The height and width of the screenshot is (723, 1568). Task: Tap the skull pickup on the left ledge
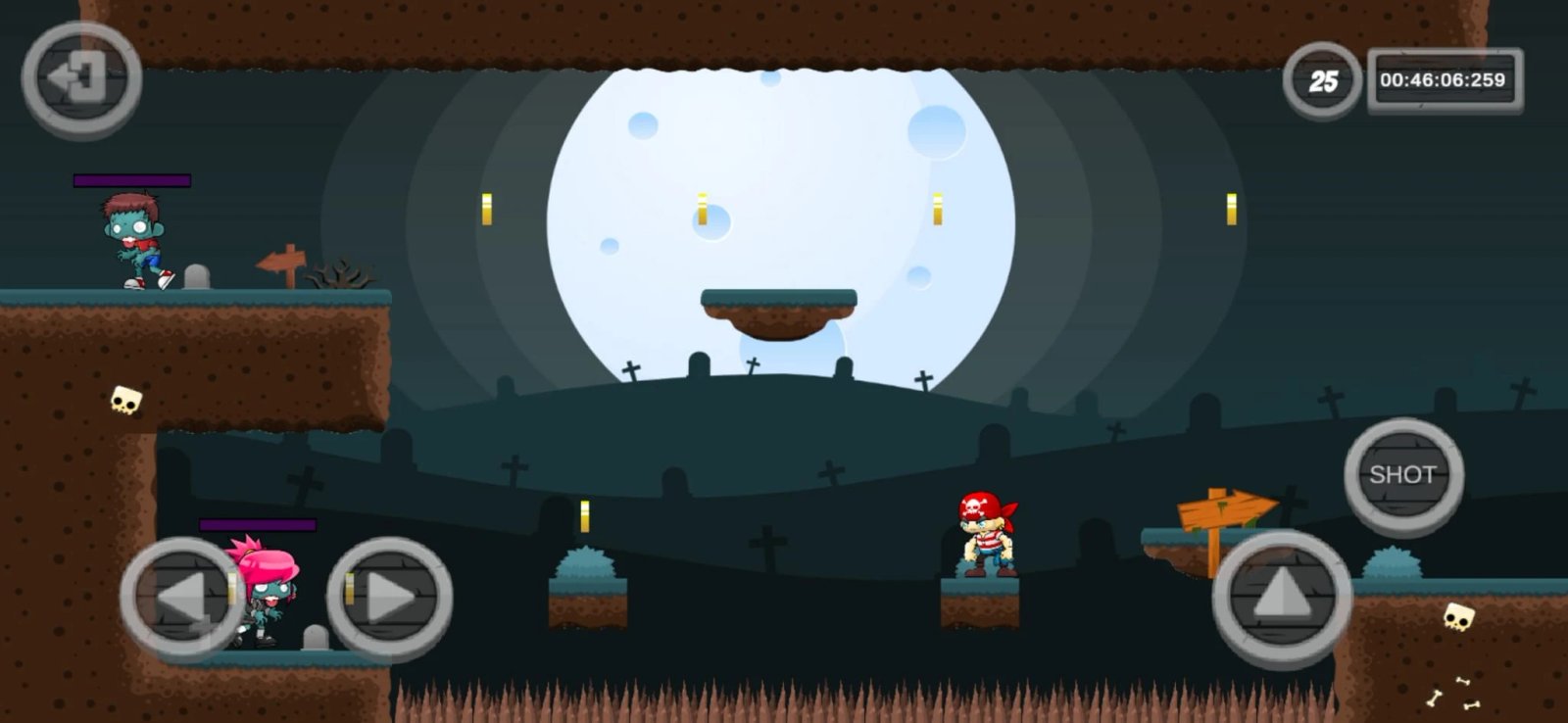[123, 400]
